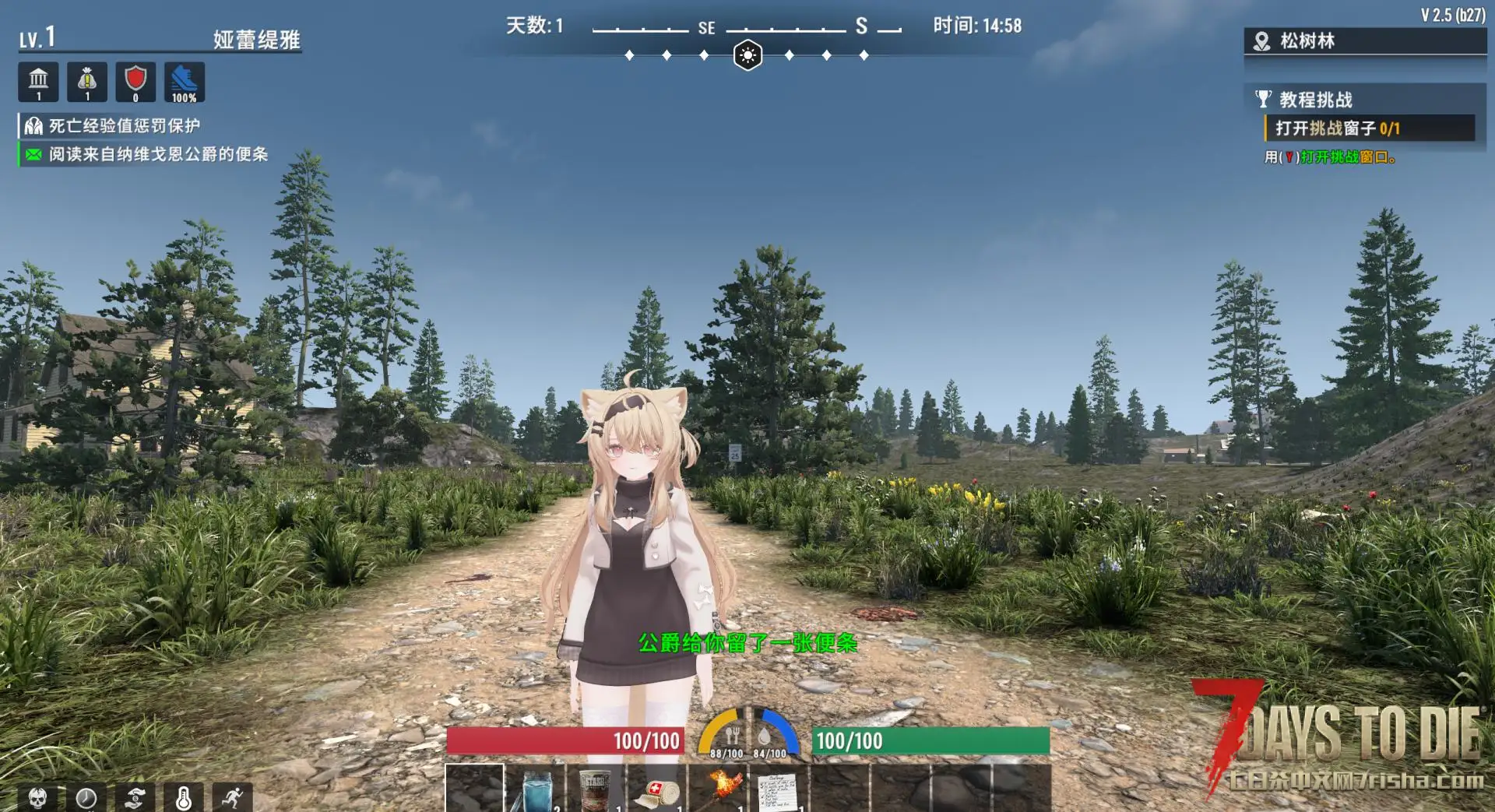The image size is (1495, 812).
Task: Select the blue water jar hotbar slot
Action: tap(536, 789)
